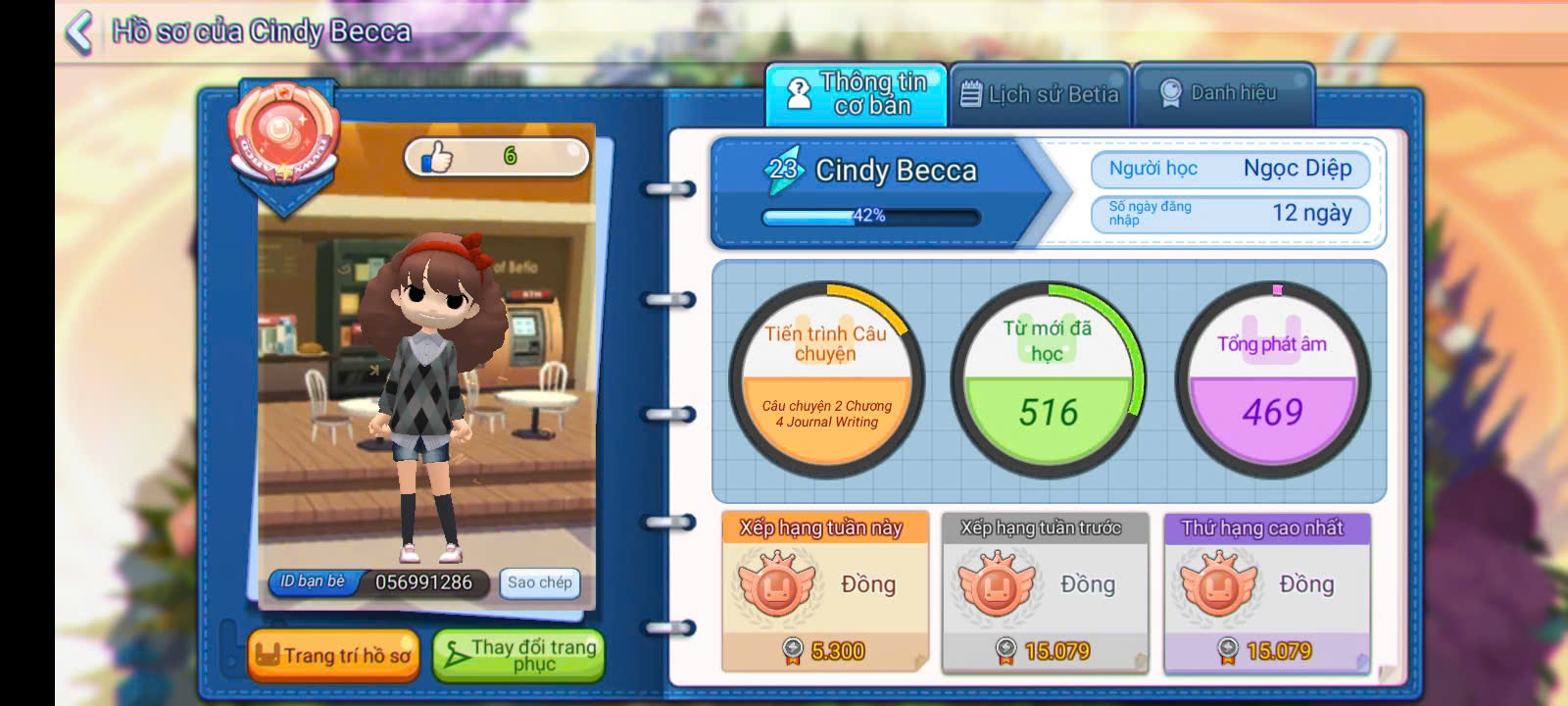Image resolution: width=1568 pixels, height=706 pixels.
Task: Open the Thứ hạng cao nhất card
Action: (x=1266, y=590)
